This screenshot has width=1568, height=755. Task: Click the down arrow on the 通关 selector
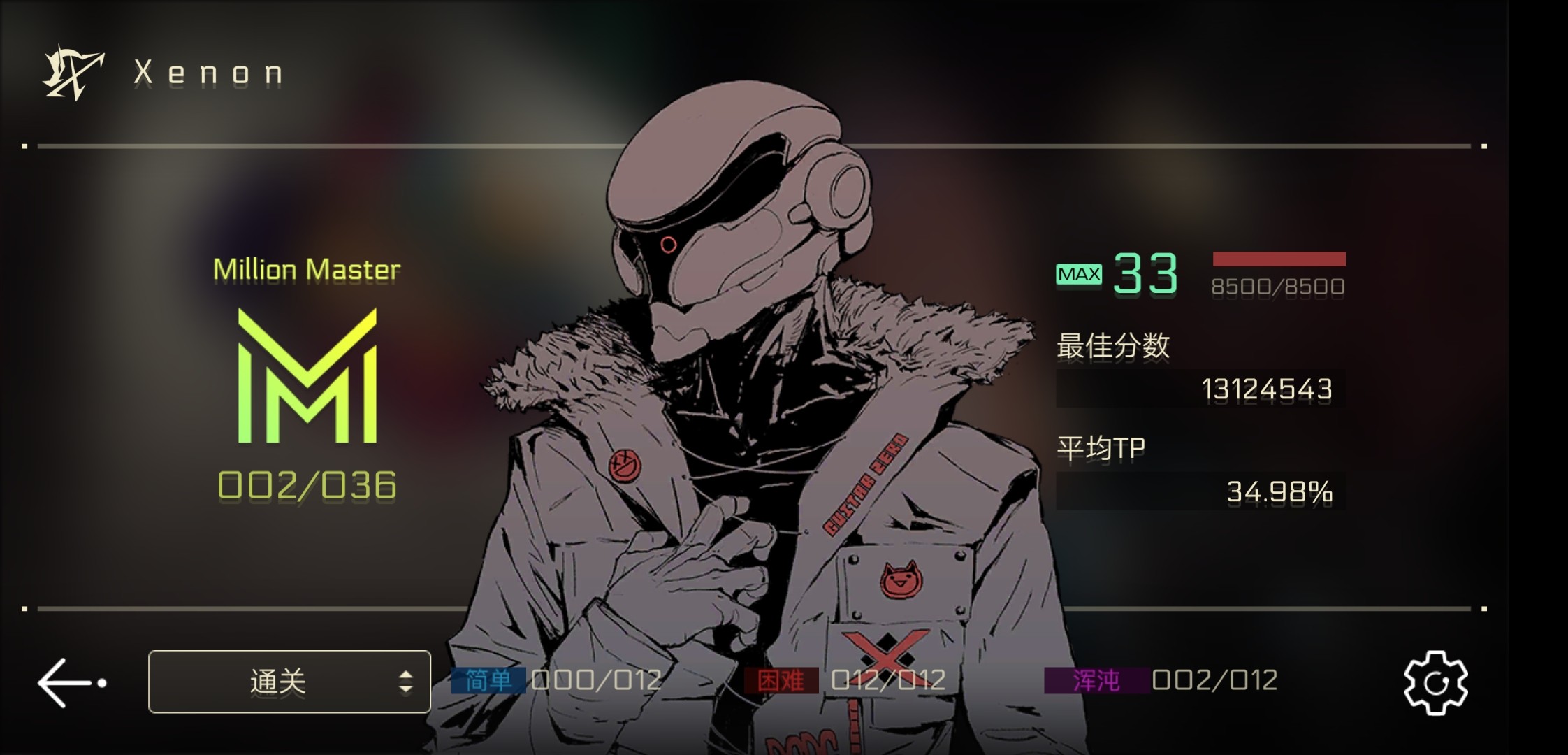coord(406,689)
